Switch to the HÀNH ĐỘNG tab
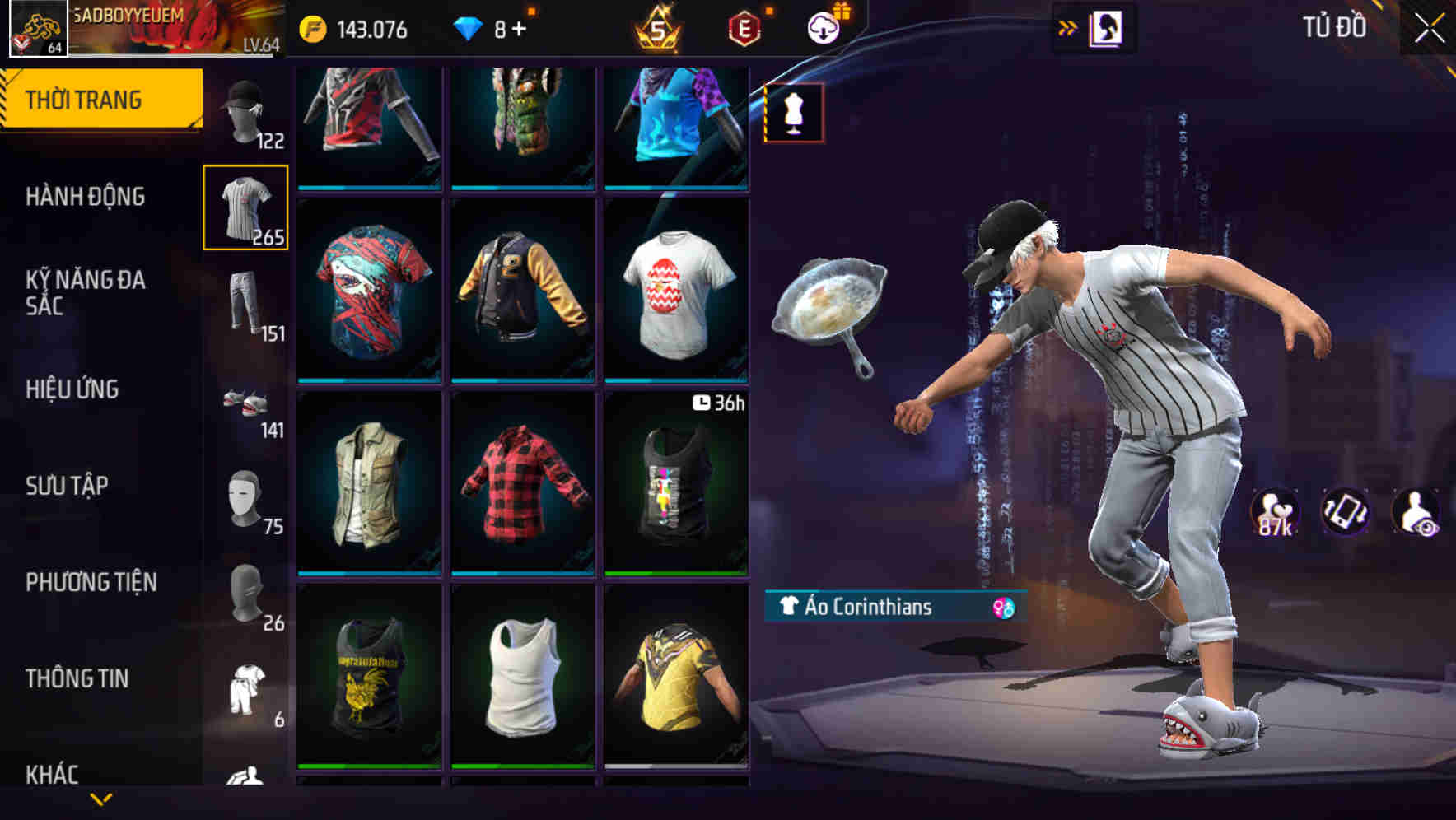This screenshot has width=1456, height=820. (85, 198)
